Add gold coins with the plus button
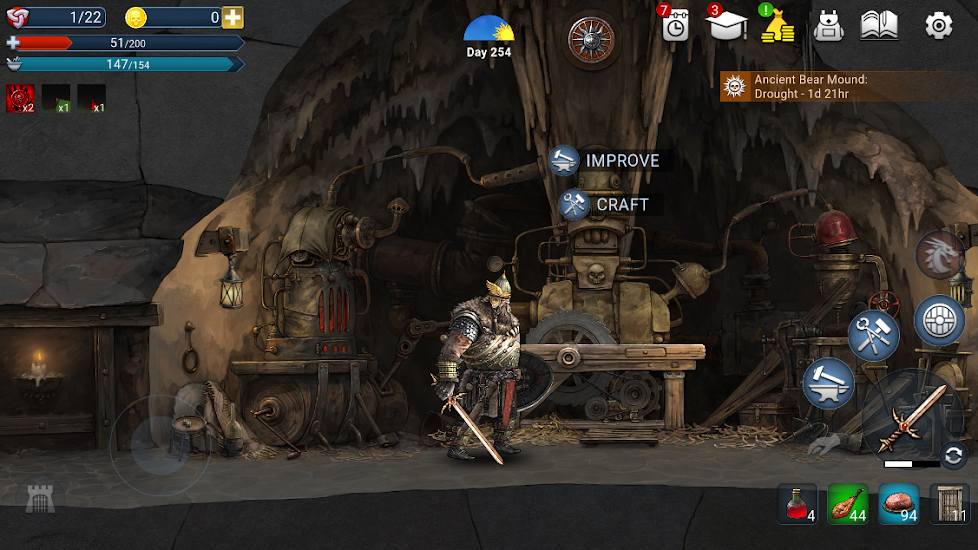The width and height of the screenshot is (978, 550). coord(233,17)
